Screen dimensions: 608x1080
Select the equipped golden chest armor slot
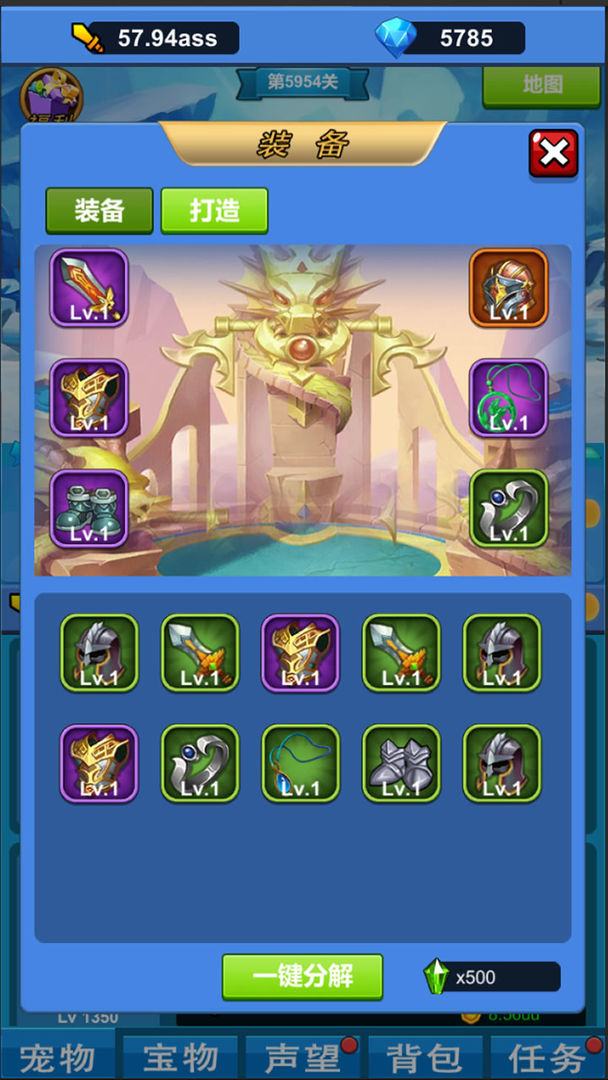(89, 398)
